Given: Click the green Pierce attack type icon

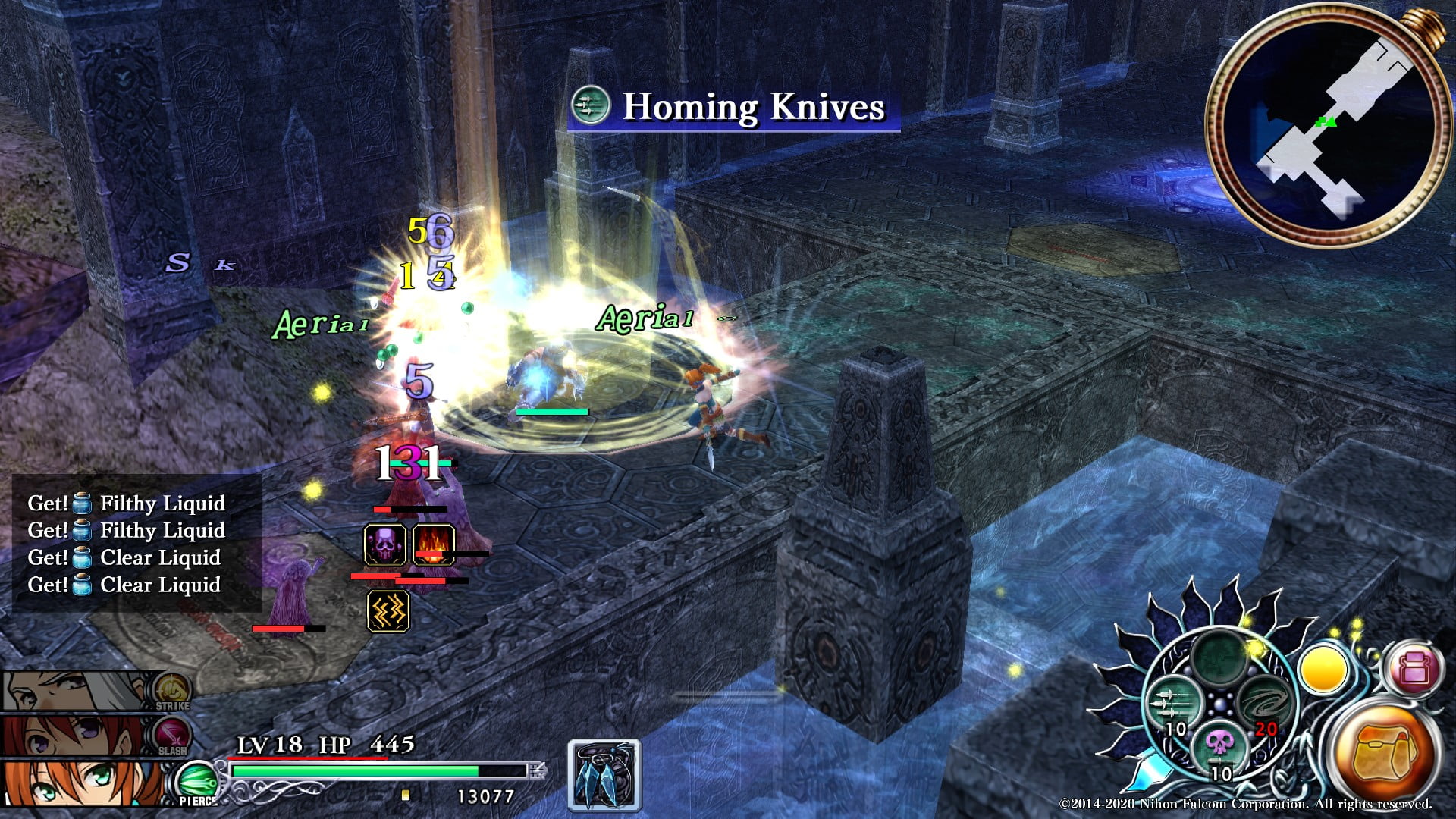Looking at the screenshot, I should click(197, 781).
